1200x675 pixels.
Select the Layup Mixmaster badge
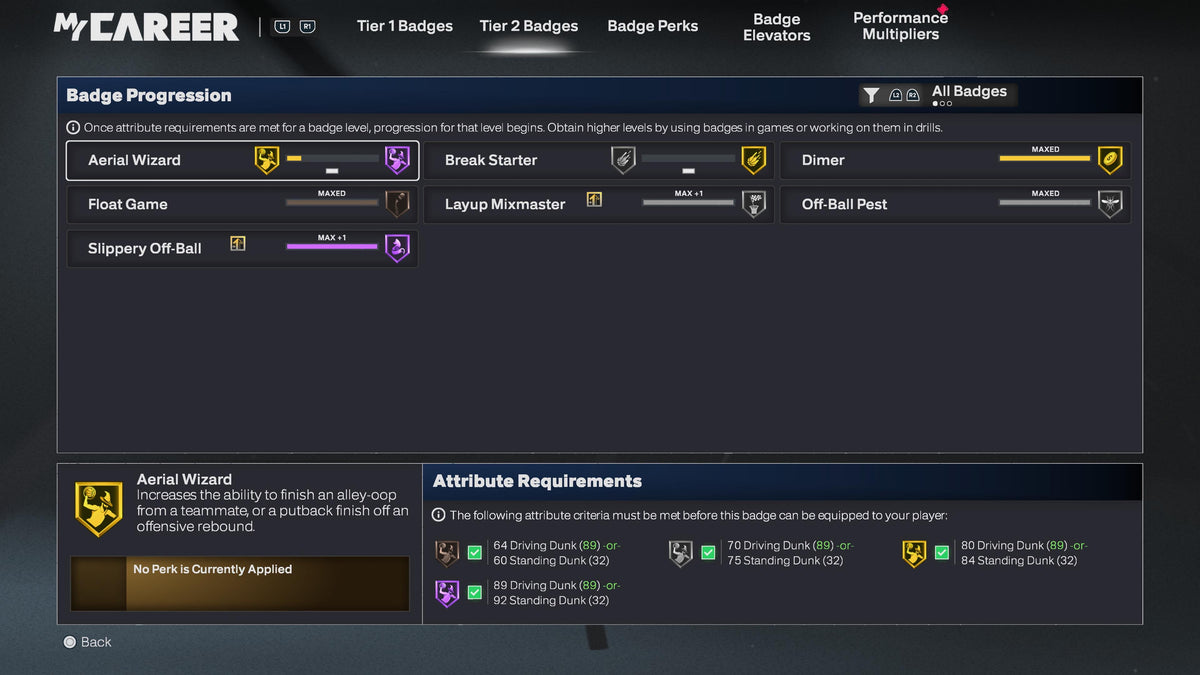pyautogui.click(x=598, y=204)
